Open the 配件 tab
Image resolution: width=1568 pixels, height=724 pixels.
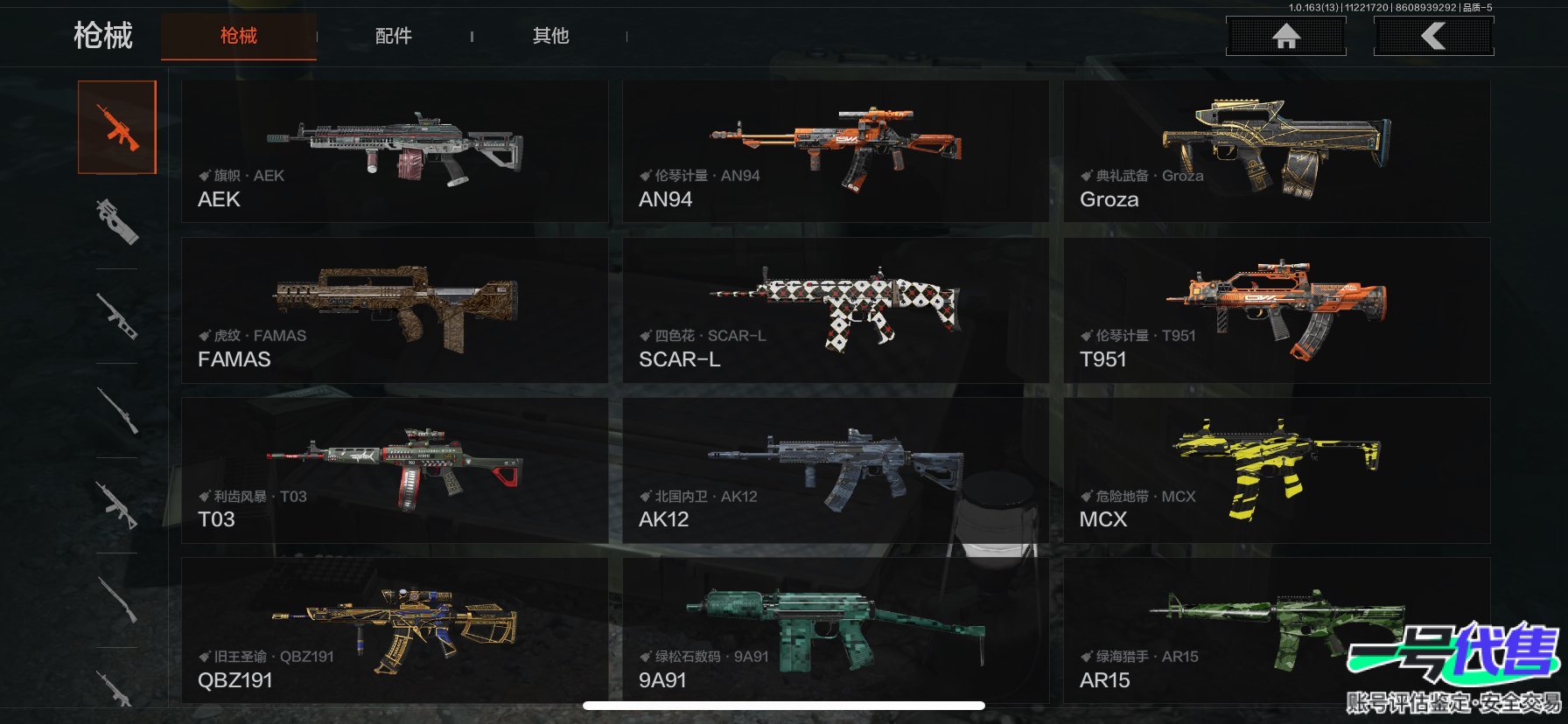pyautogui.click(x=393, y=36)
